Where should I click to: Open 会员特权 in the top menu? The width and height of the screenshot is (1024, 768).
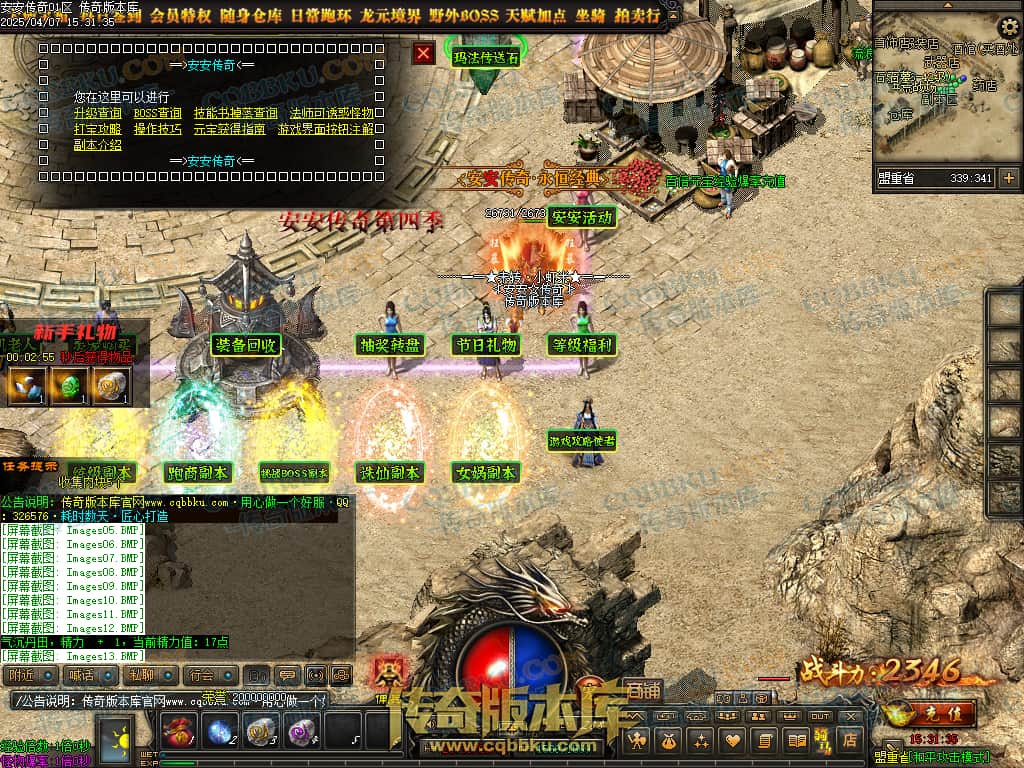pyautogui.click(x=180, y=15)
